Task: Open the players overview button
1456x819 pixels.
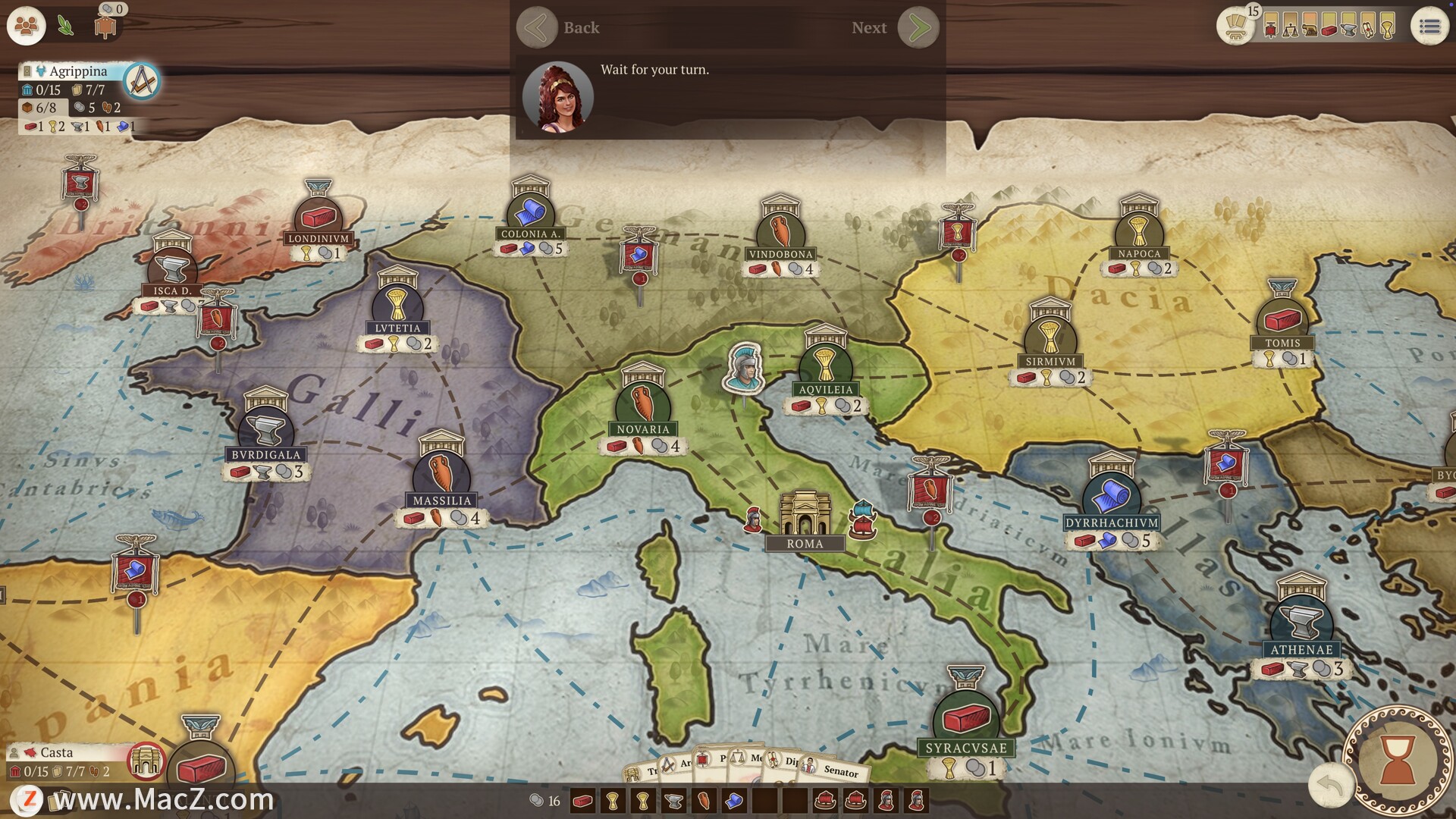Action: point(27,27)
